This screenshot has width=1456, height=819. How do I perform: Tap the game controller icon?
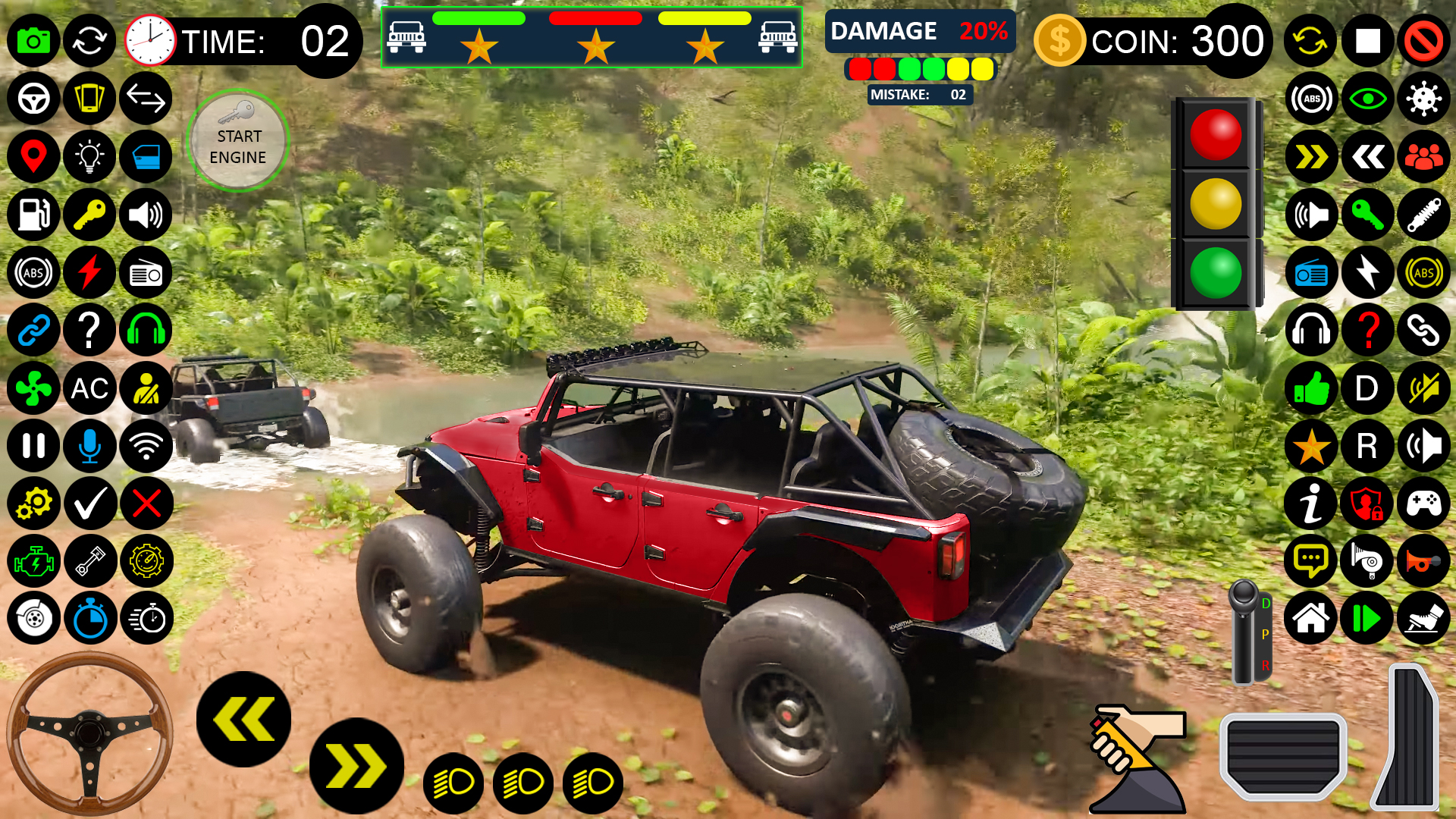click(1423, 504)
